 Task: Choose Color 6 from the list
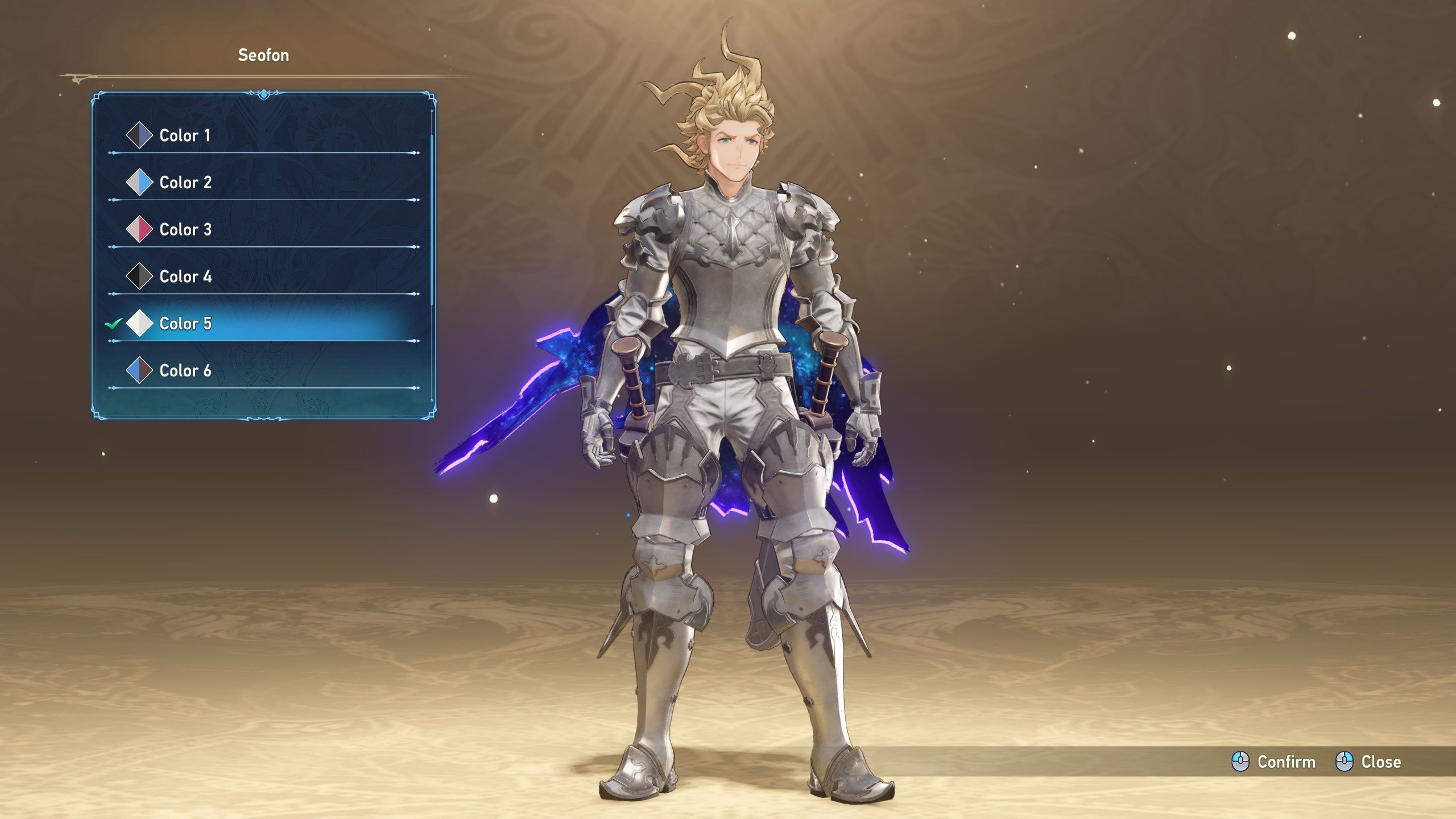[x=185, y=371]
